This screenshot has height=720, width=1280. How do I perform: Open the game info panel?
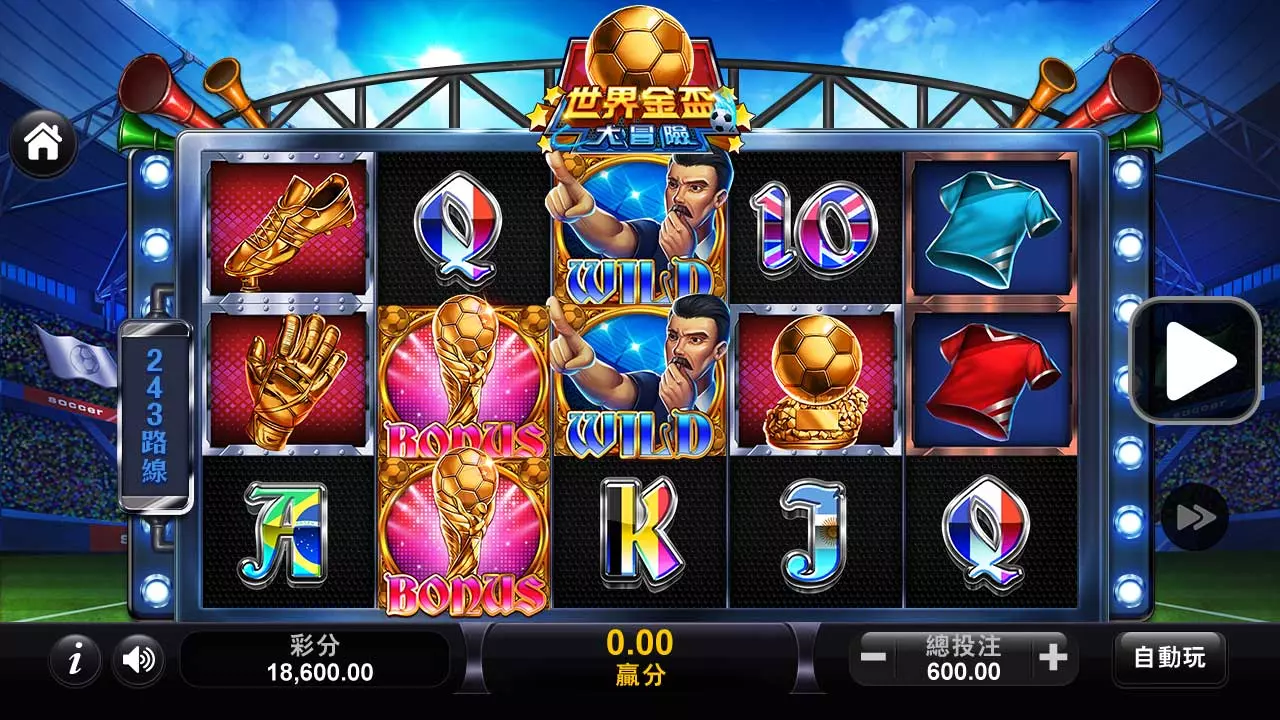[73, 660]
